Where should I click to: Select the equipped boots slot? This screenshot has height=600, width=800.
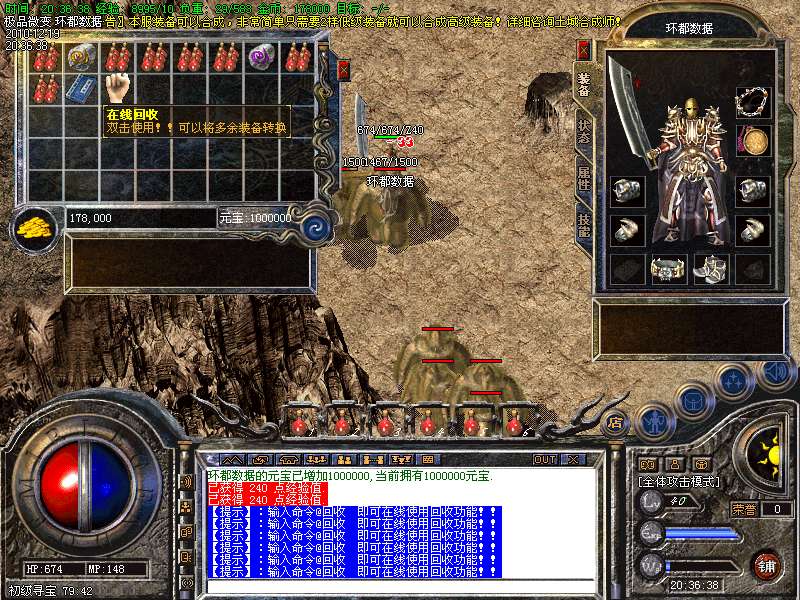710,268
